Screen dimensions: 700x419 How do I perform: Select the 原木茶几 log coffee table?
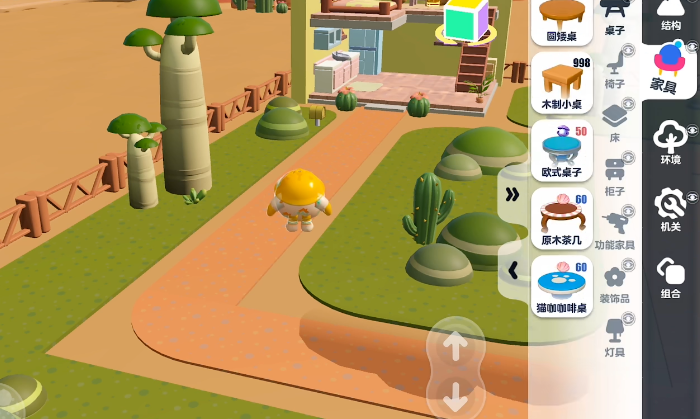pos(562,218)
